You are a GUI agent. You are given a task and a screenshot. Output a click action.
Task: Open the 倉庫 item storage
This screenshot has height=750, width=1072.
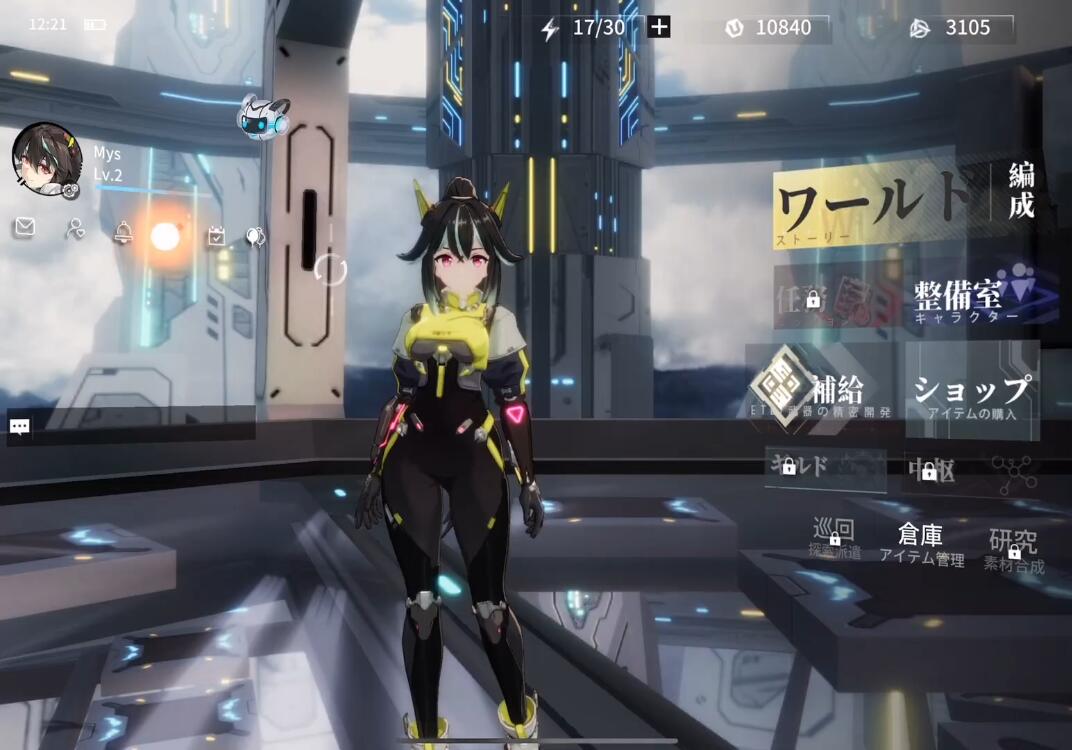pos(920,544)
